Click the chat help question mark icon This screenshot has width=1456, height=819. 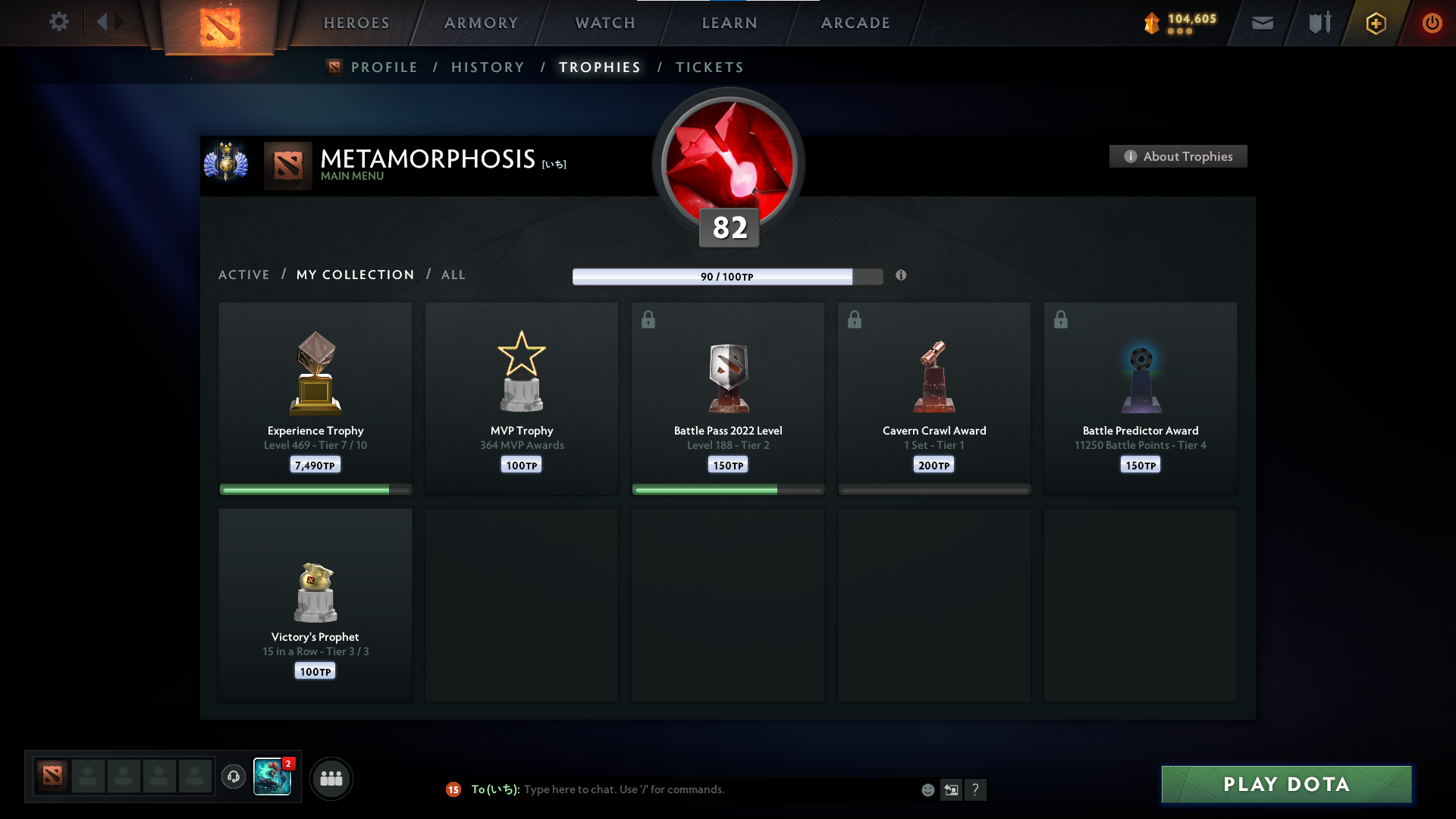[x=977, y=789]
